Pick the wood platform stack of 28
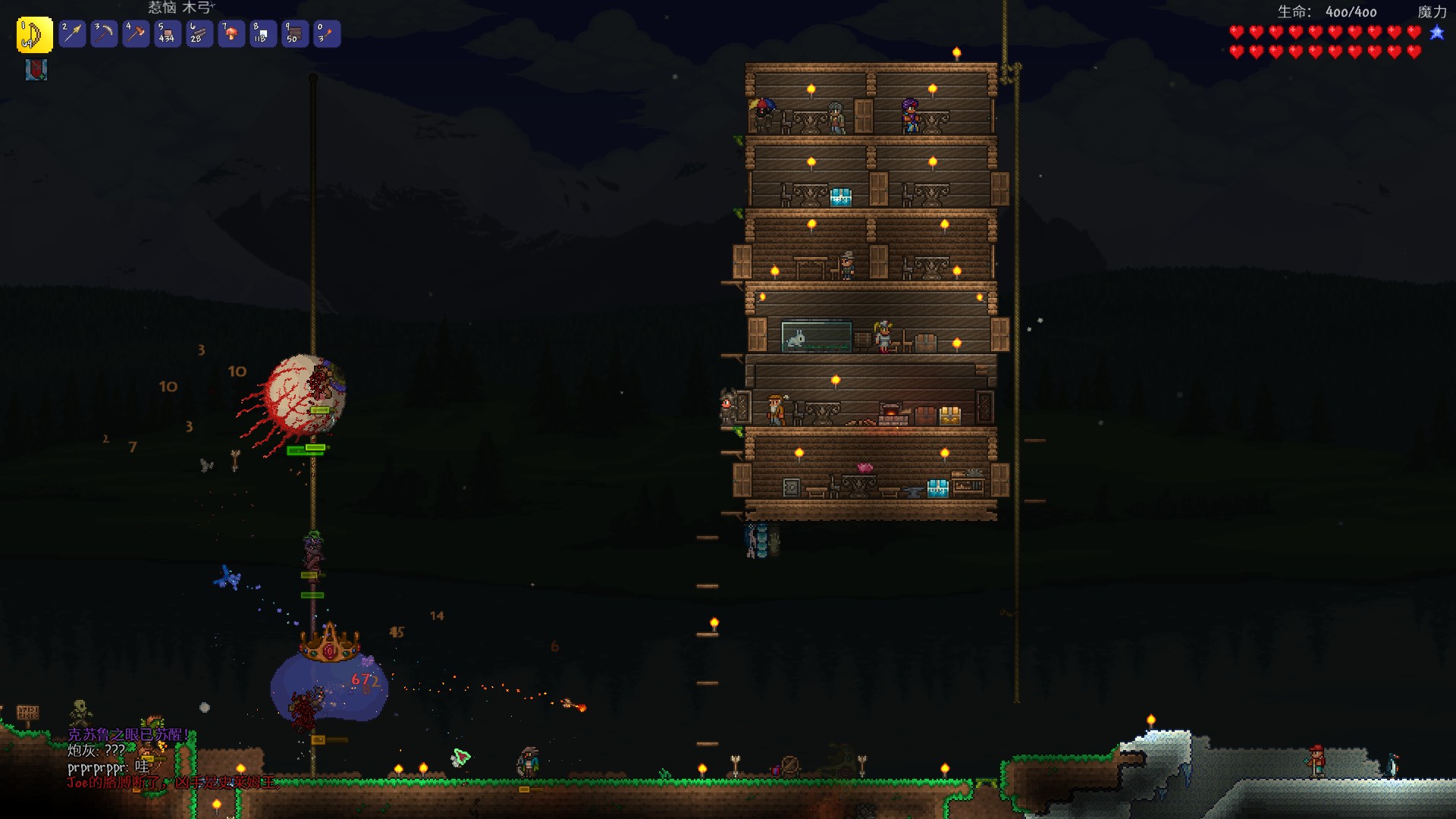Screen dimensions: 1456x819 [x=199, y=34]
